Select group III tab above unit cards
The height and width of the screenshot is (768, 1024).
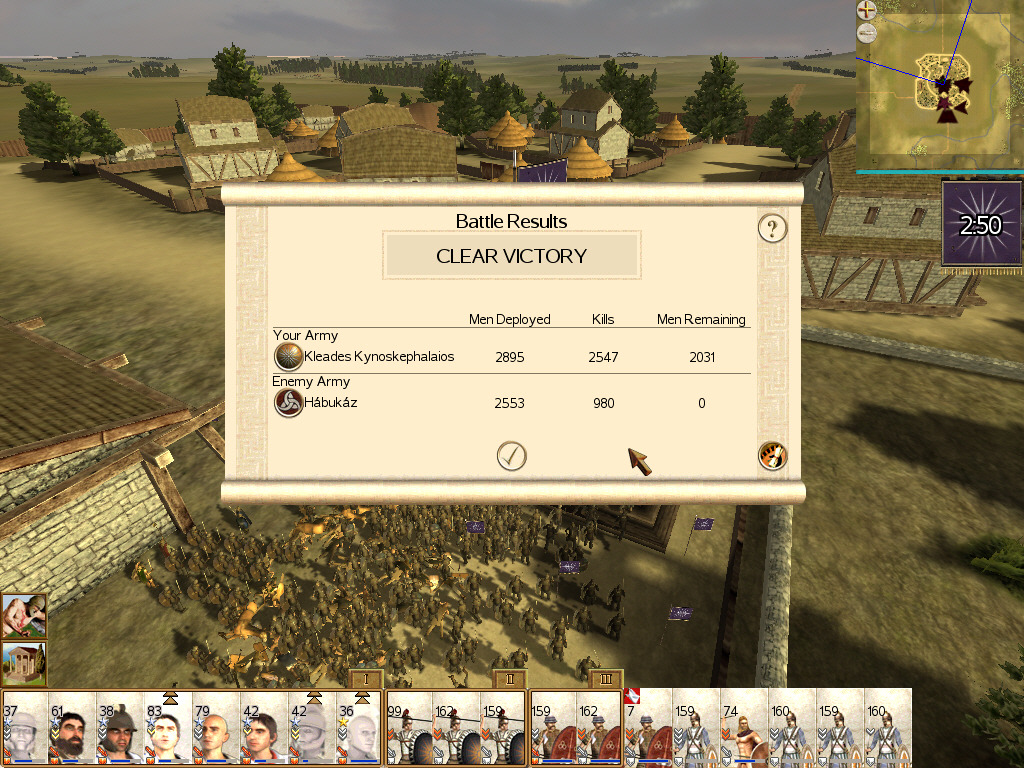pos(605,680)
